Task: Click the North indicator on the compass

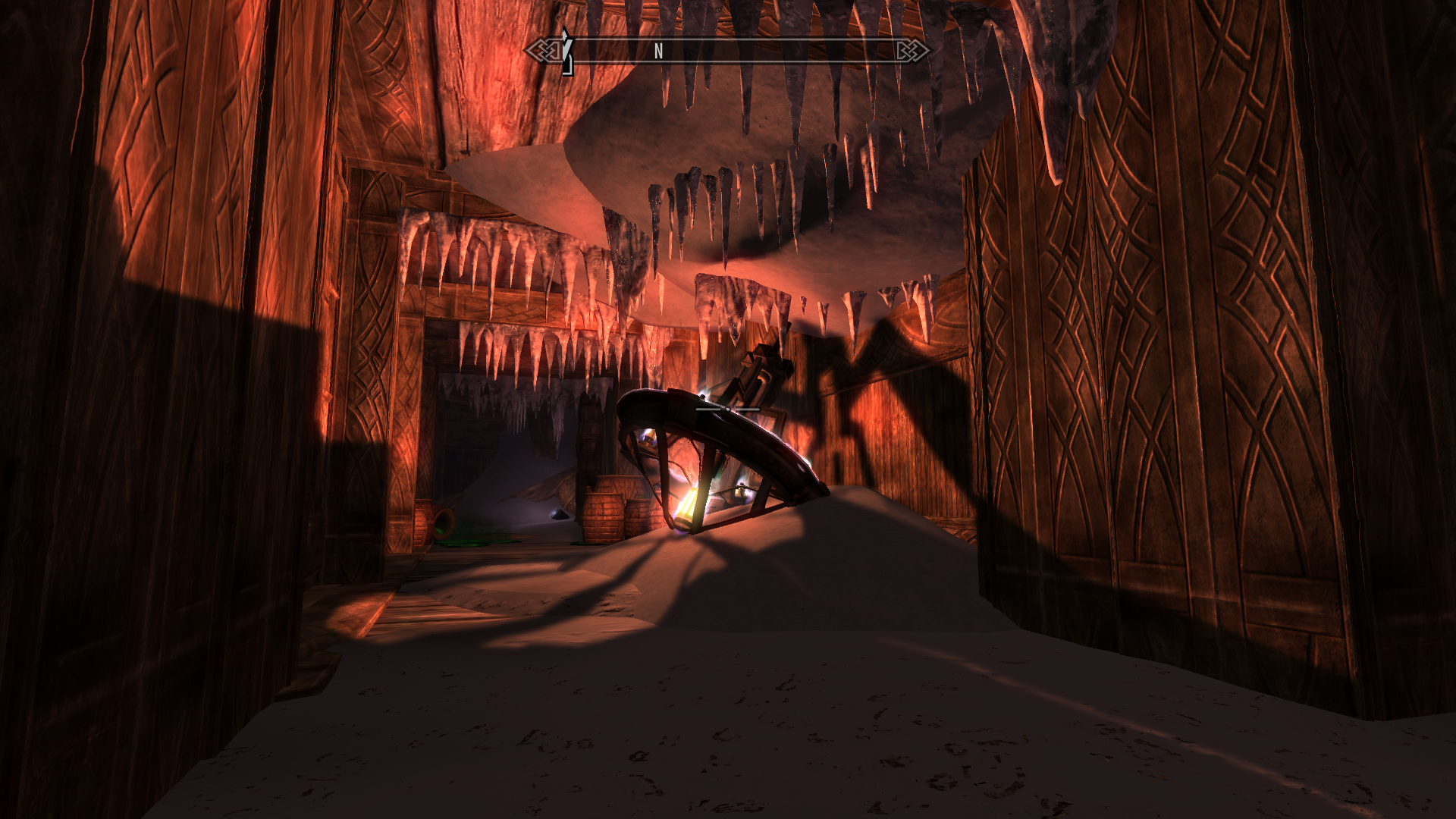Action: pyautogui.click(x=658, y=51)
